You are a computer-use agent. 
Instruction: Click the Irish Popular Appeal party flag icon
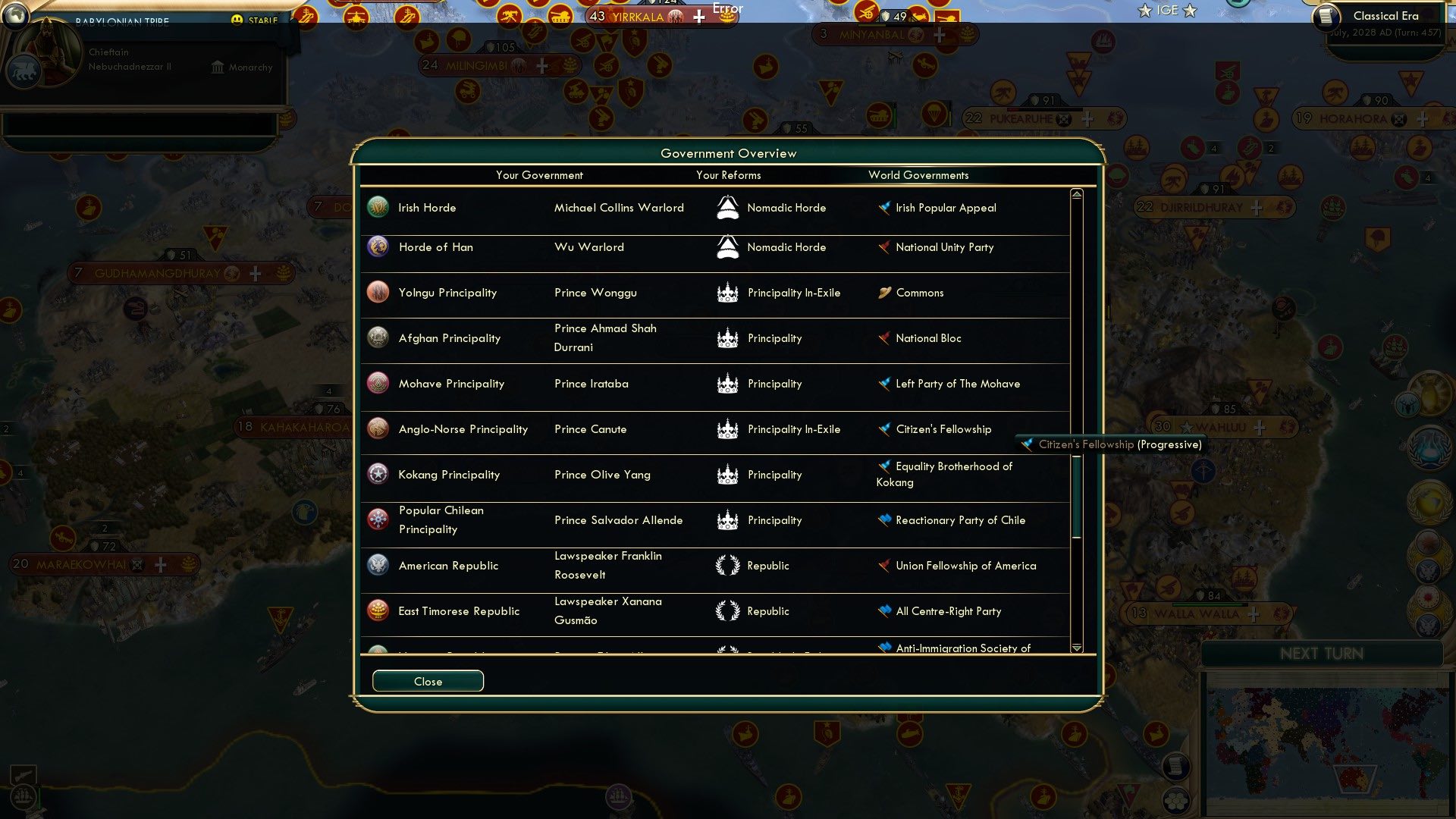point(883,207)
